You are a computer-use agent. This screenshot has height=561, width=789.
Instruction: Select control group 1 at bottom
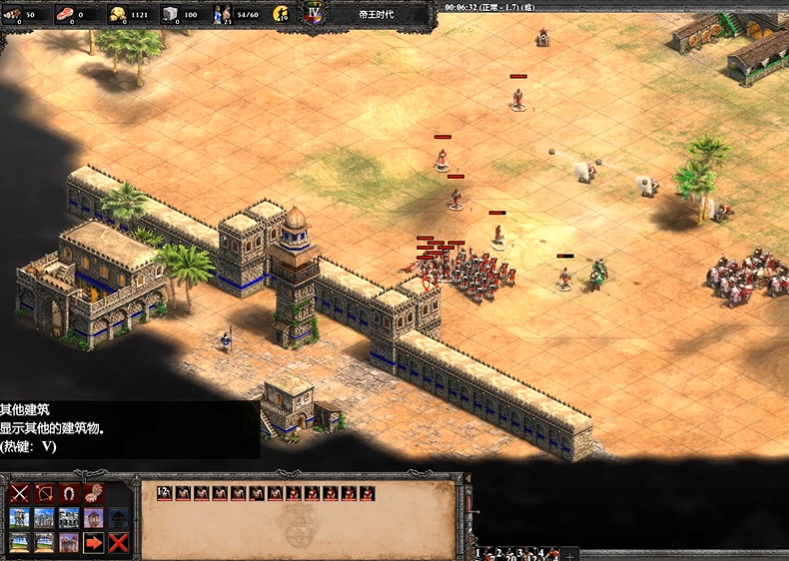point(479,553)
